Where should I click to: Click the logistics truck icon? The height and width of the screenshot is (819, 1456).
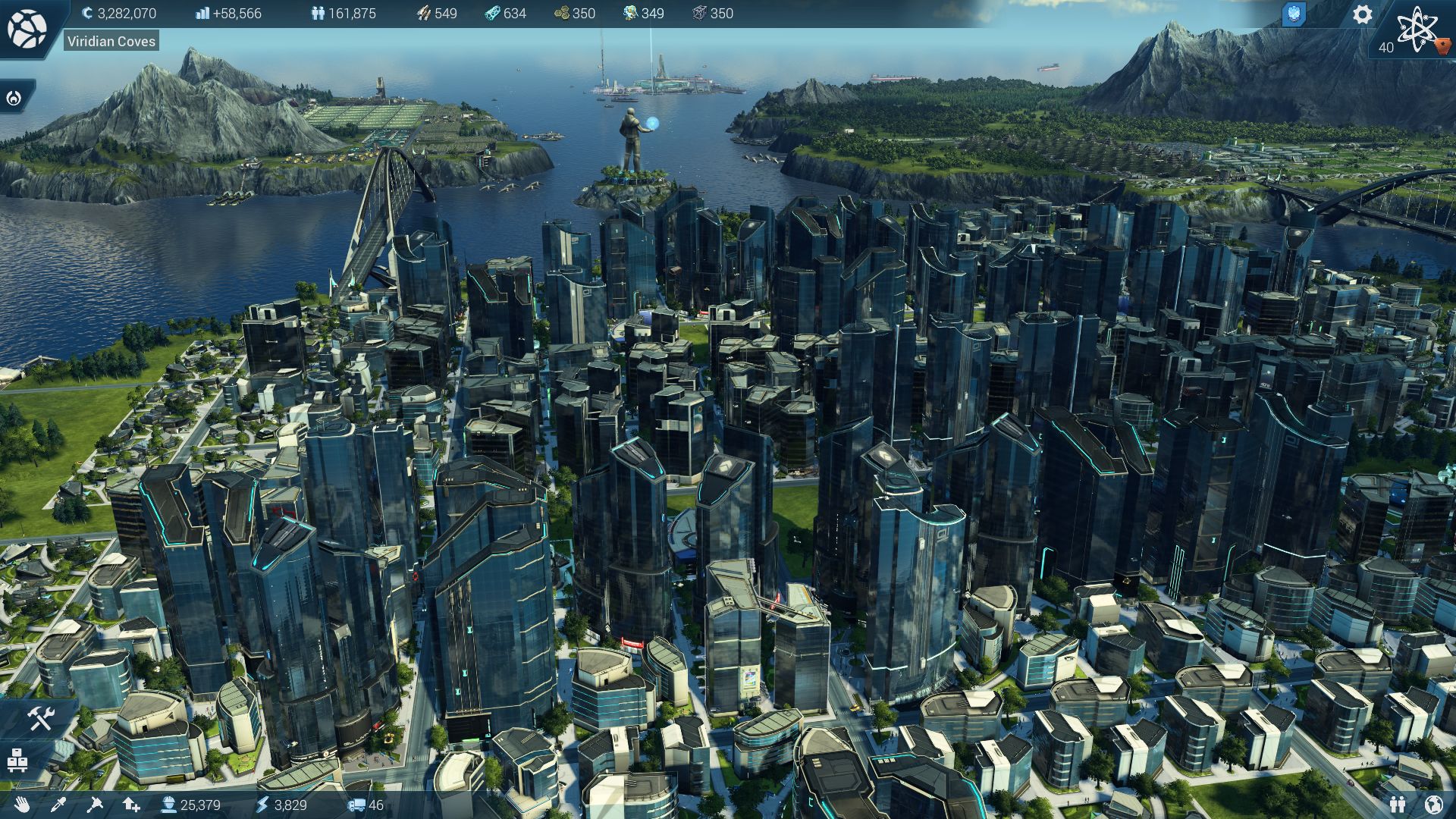click(356, 805)
